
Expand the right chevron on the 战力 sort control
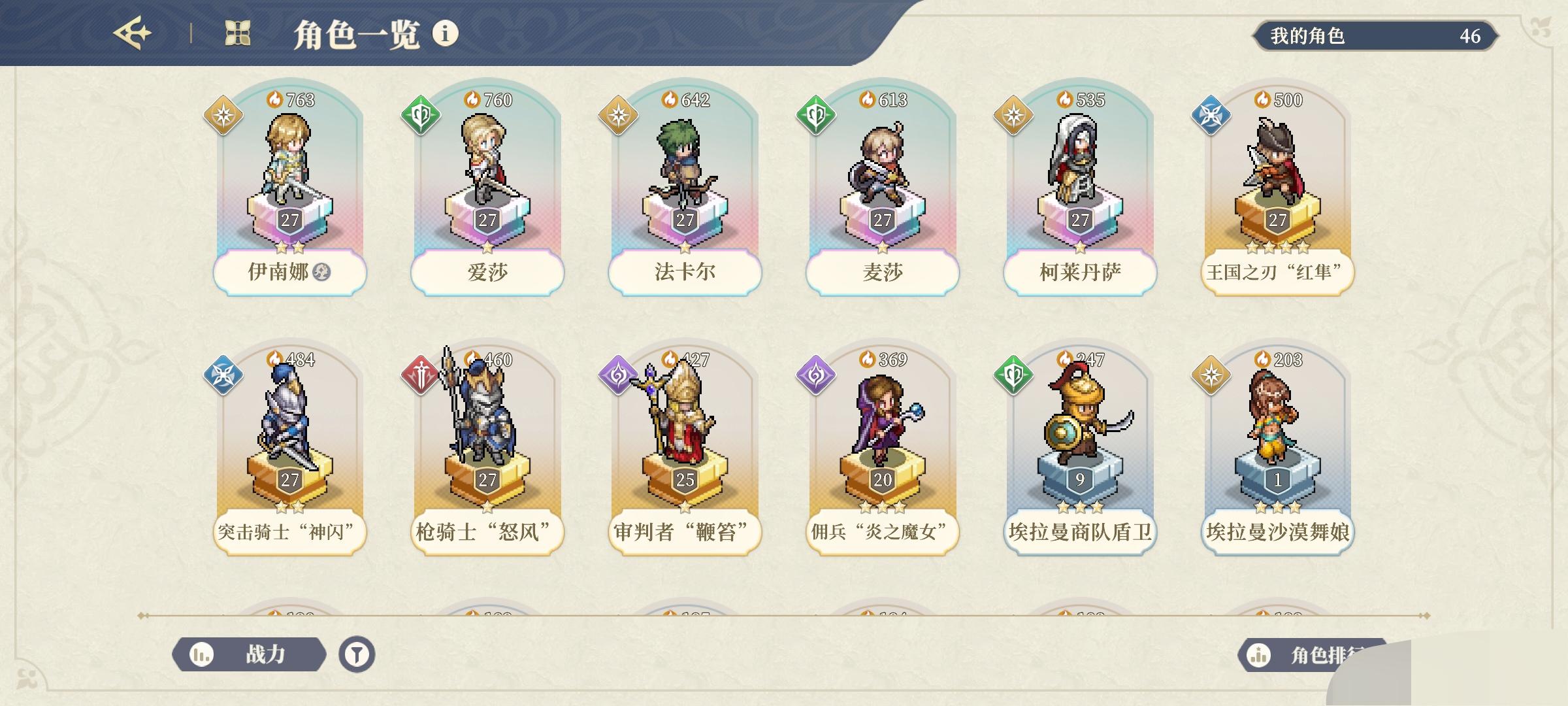tap(325, 654)
